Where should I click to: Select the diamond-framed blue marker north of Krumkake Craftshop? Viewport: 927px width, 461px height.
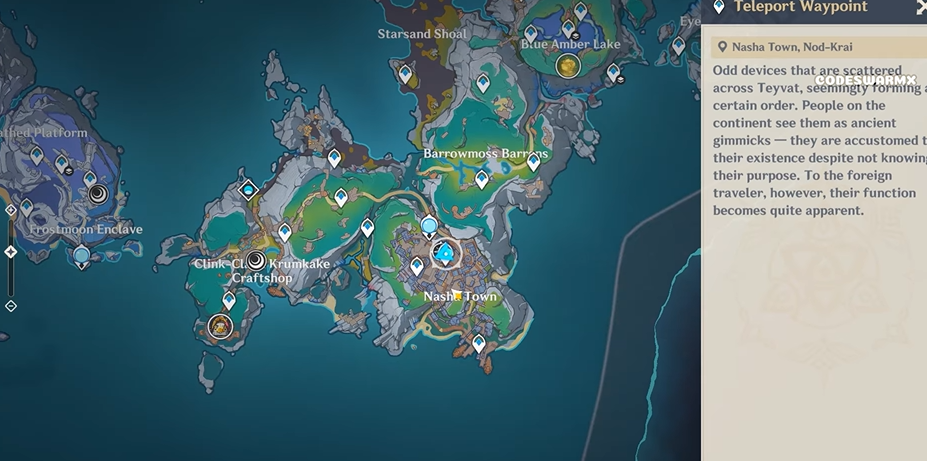click(x=249, y=189)
